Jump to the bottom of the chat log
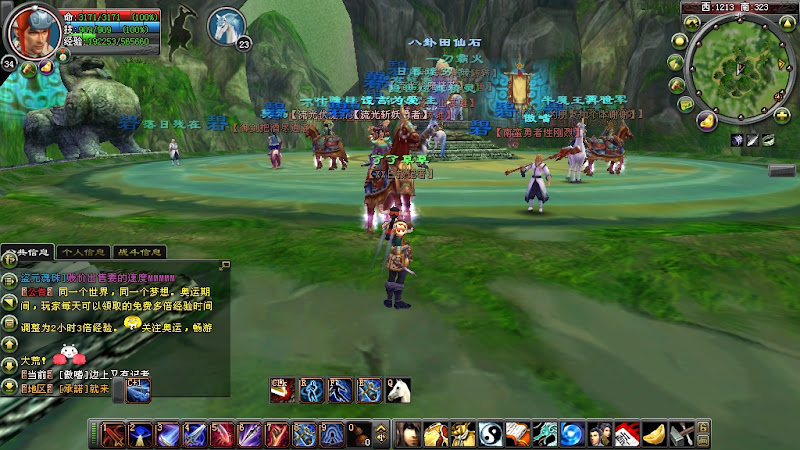Image resolution: width=800 pixels, height=450 pixels. (x=8, y=387)
